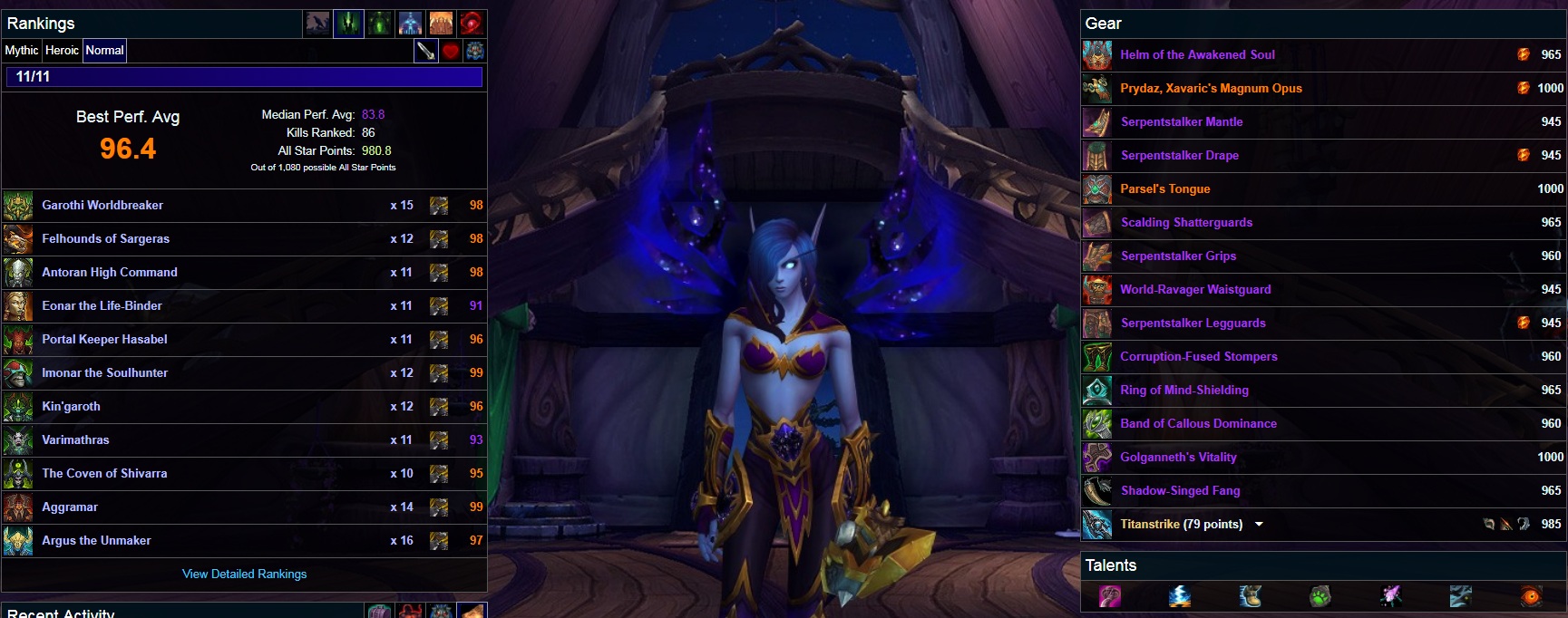Switch to the Mythic difficulty tab
Screen dimensions: 1568x618
22,51
